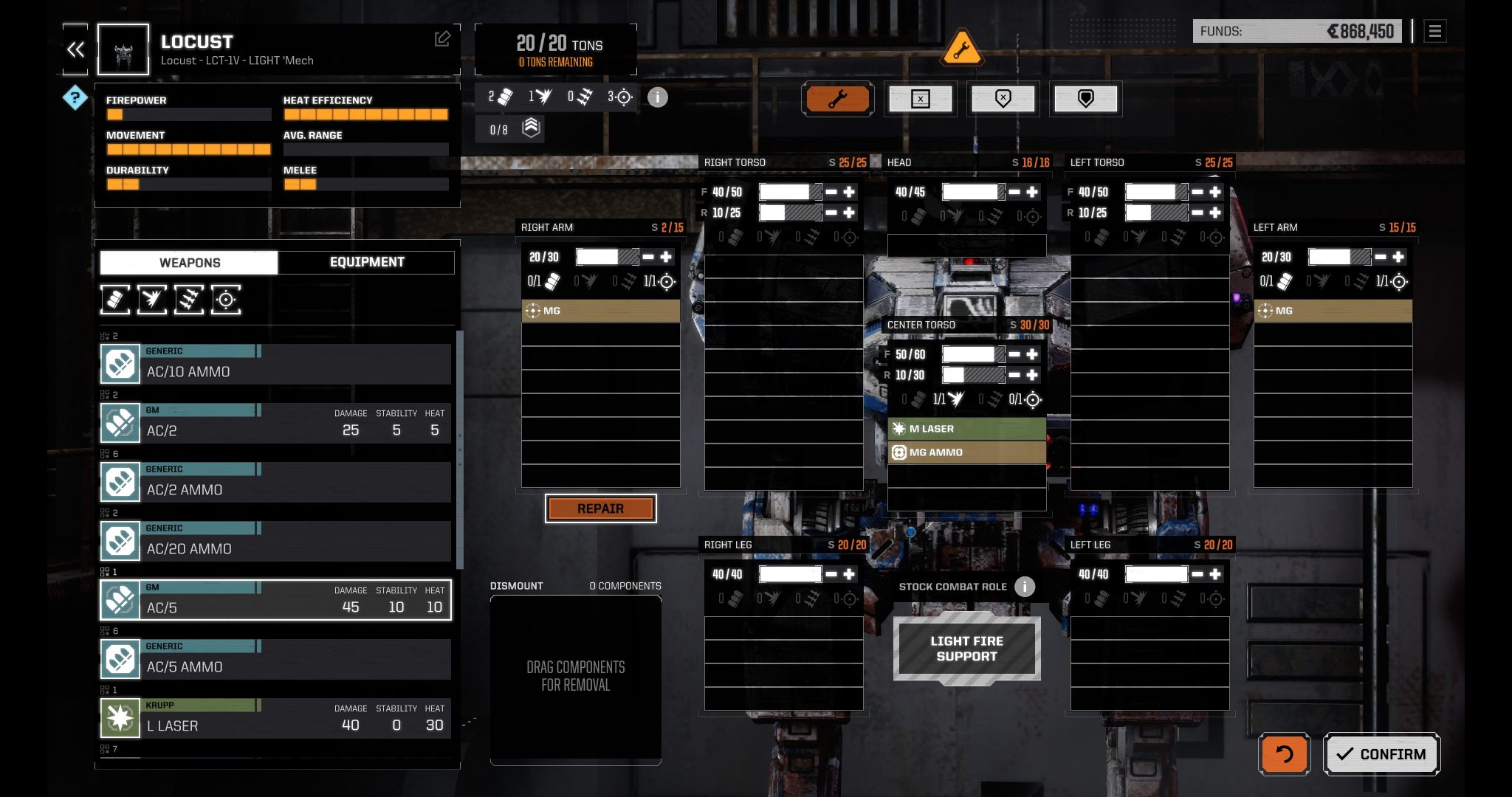The width and height of the screenshot is (1512, 797).
Task: Click the maximize armor shield icon
Action: pos(1085,99)
